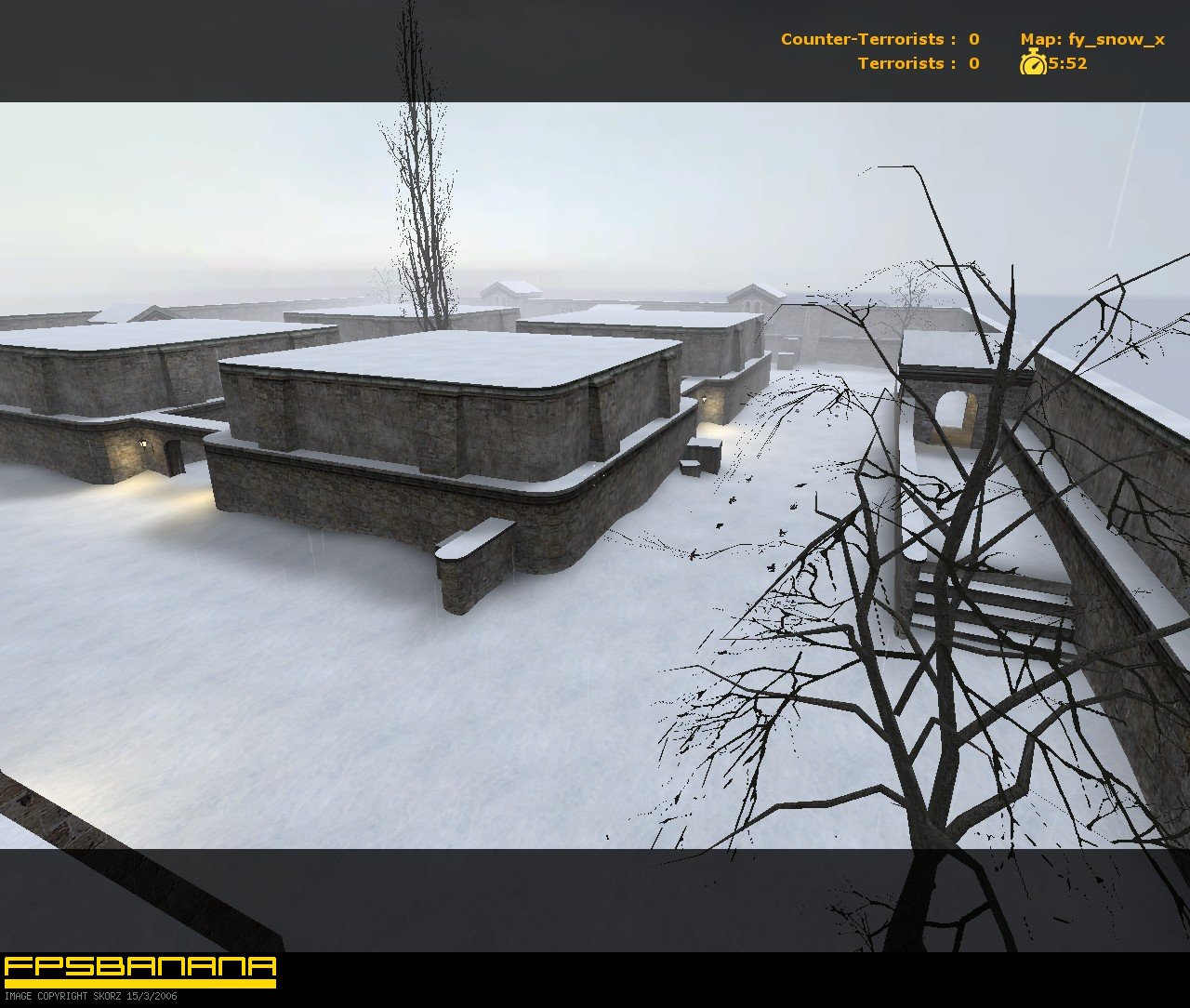Screen dimensions: 1190x1008
Task: Click the Terrorists zero value
Action: click(972, 63)
